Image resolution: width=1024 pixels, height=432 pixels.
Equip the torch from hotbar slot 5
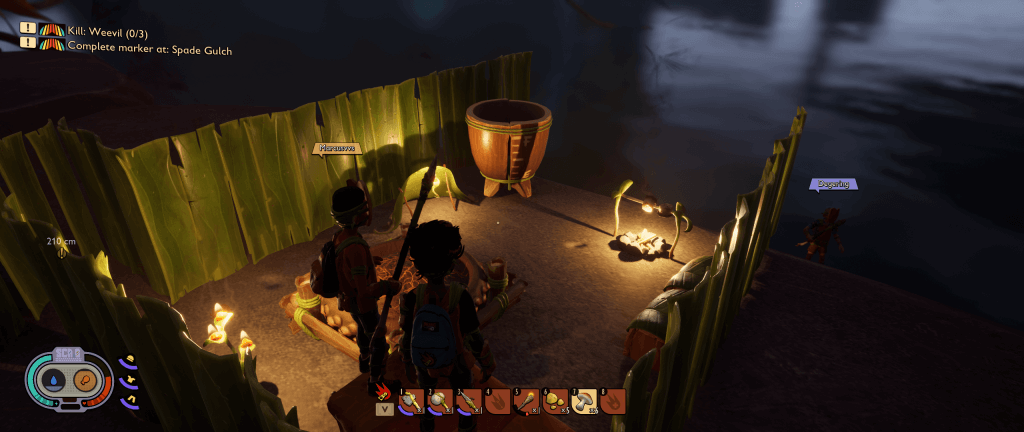pyautogui.click(x=526, y=401)
